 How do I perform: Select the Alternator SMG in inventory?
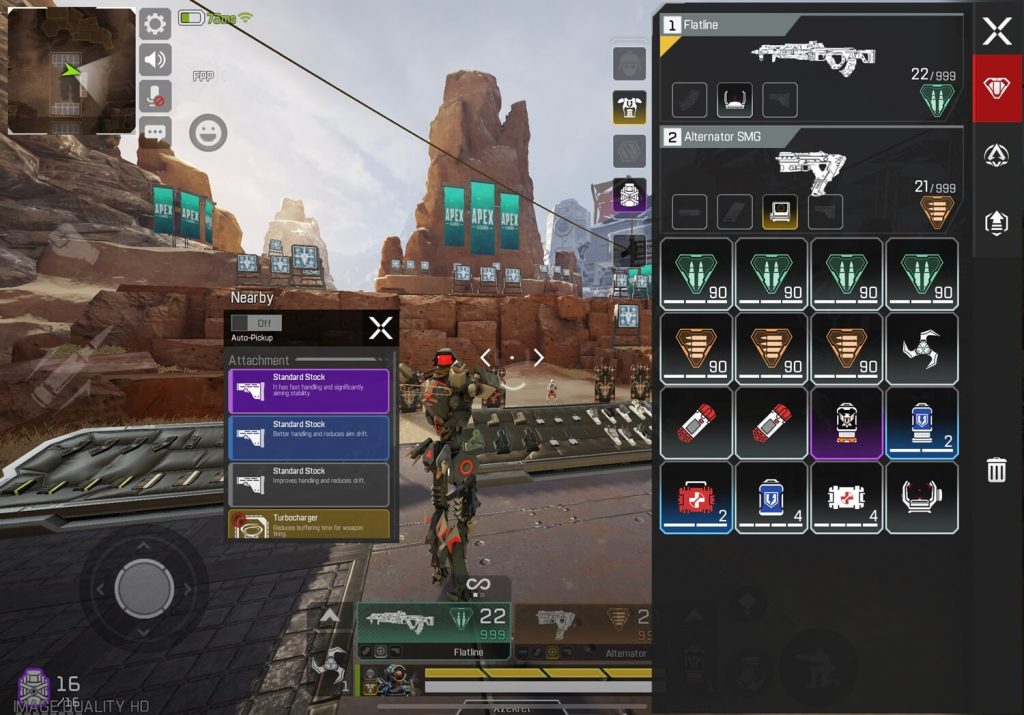coord(810,176)
